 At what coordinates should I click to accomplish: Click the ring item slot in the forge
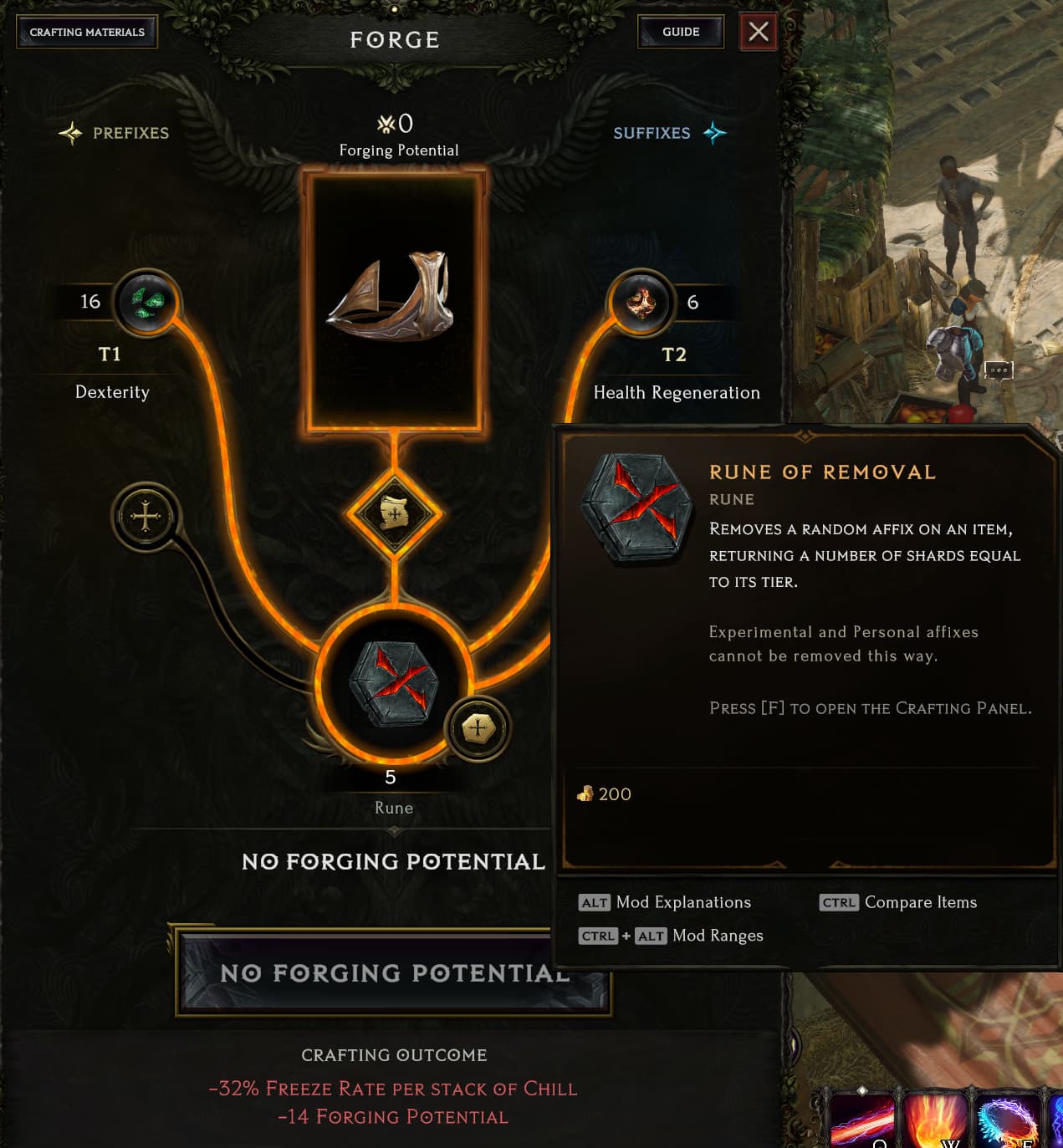pos(394,300)
